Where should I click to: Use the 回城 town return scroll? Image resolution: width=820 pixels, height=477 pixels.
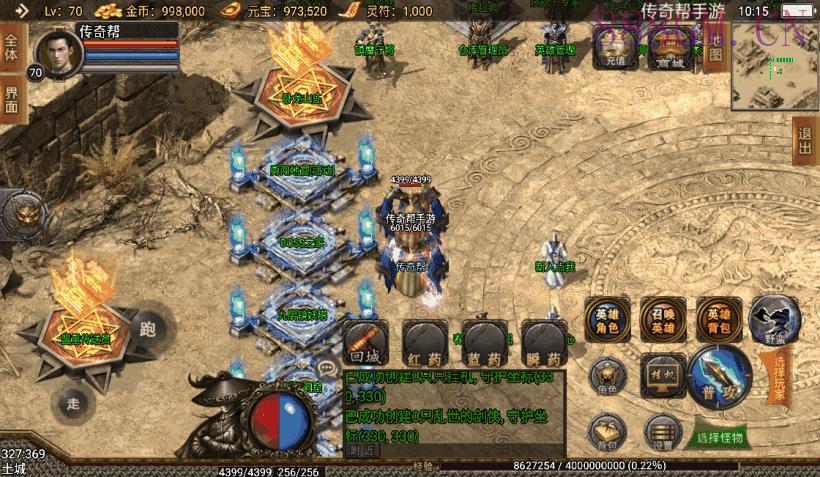pyautogui.click(x=363, y=342)
